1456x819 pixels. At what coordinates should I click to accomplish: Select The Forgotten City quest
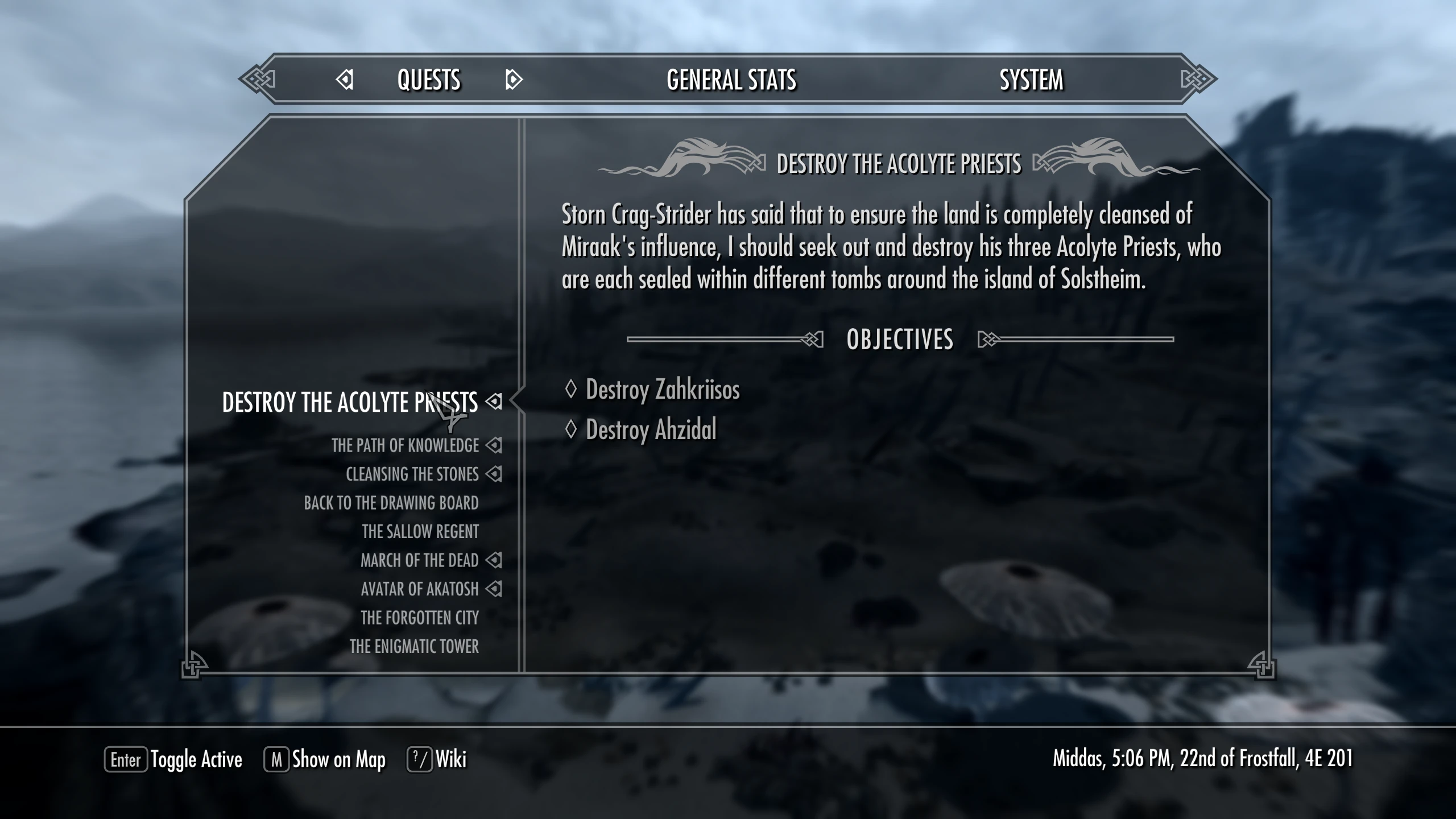coord(419,618)
